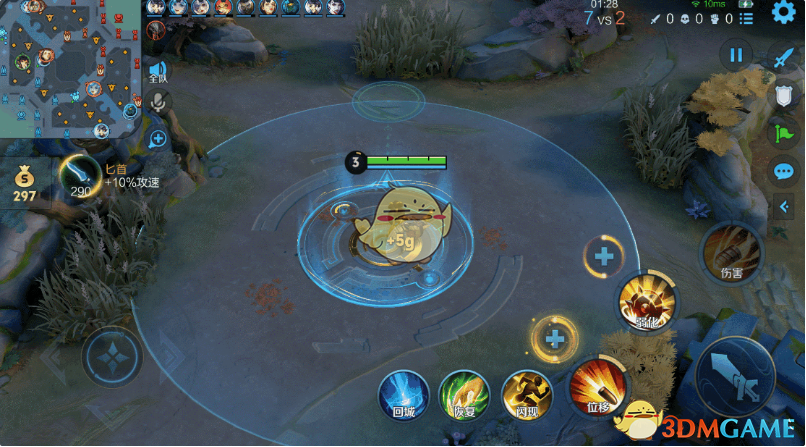Image resolution: width=806 pixels, height=447 pixels.
Task: Activate the 位移 dash skill
Action: 598,387
